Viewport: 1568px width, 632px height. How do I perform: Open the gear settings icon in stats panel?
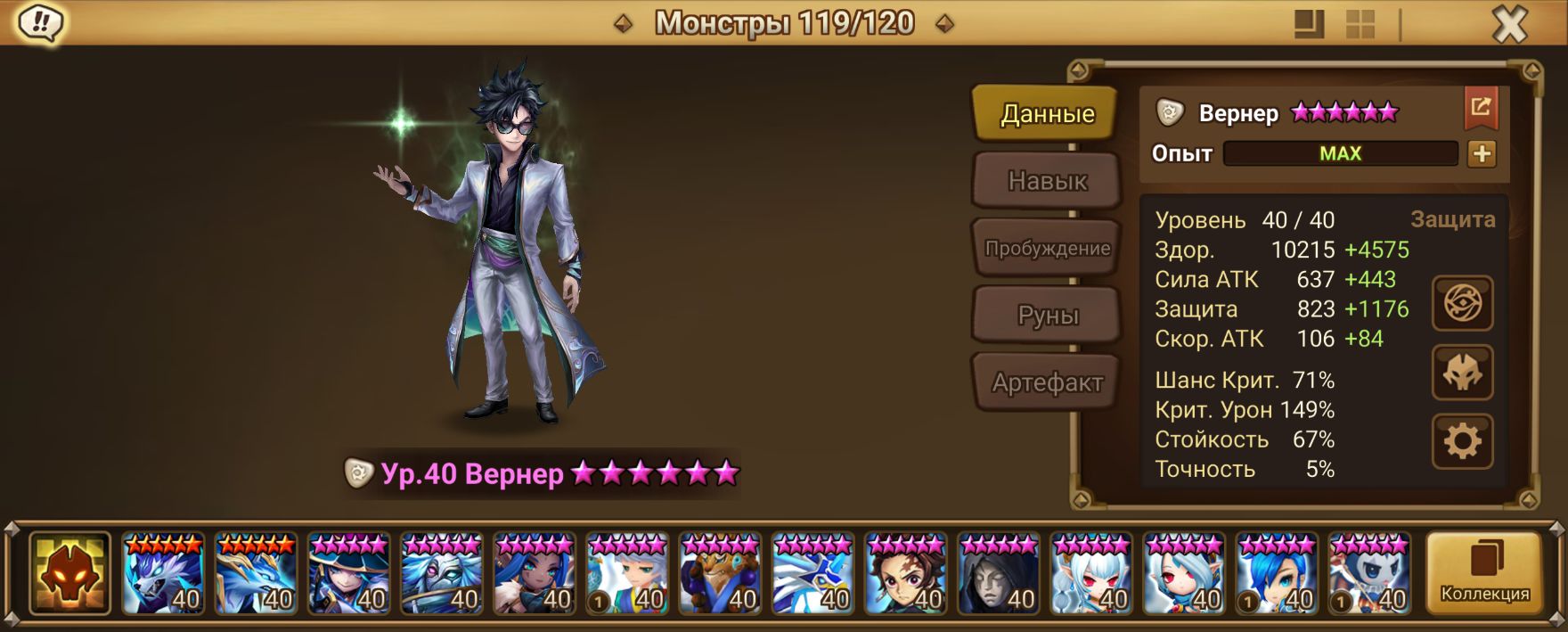tap(1462, 441)
